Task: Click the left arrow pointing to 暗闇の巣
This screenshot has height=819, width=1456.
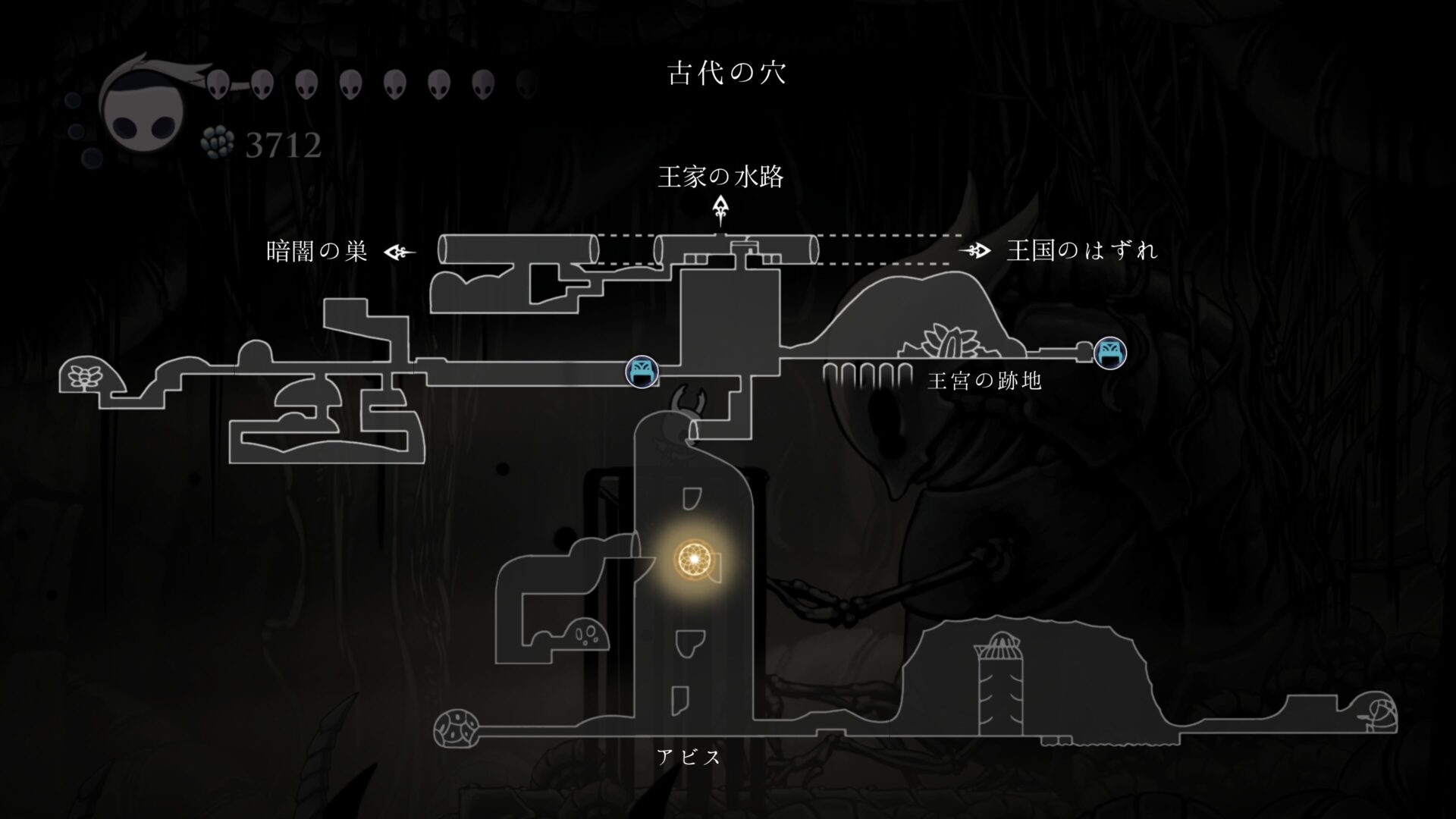Action: 400,250
